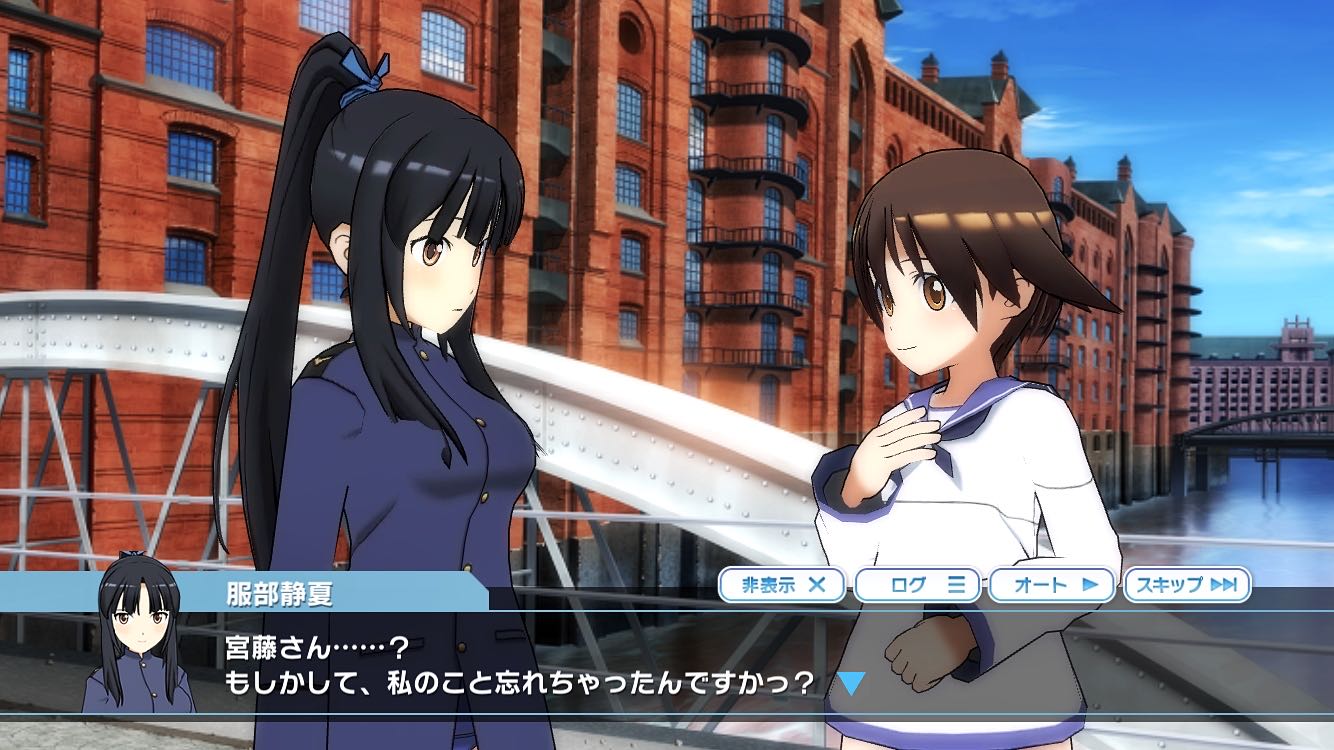Image resolution: width=1334 pixels, height=750 pixels.
Task: Turn on auto-advance with オート
Action: (x=1051, y=585)
